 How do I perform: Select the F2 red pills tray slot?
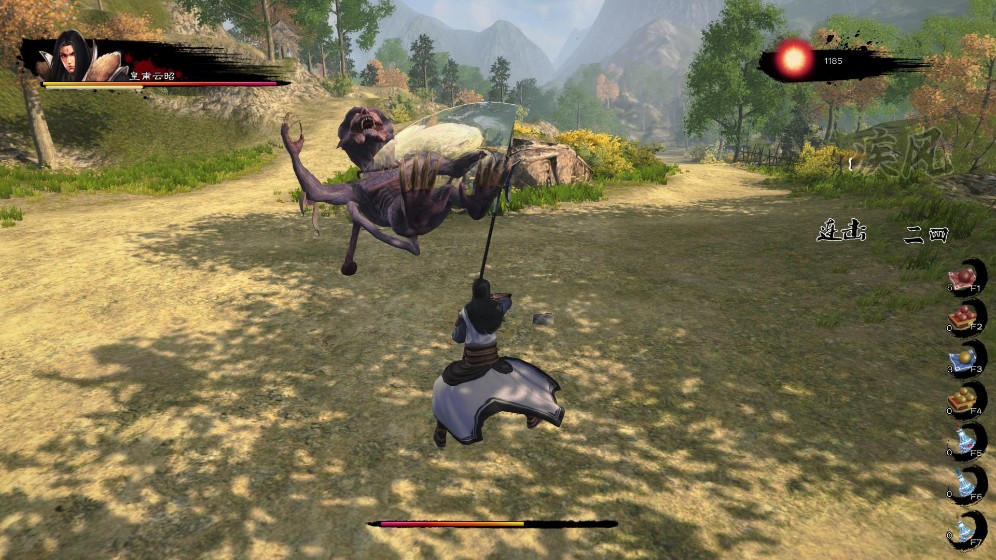[966, 318]
